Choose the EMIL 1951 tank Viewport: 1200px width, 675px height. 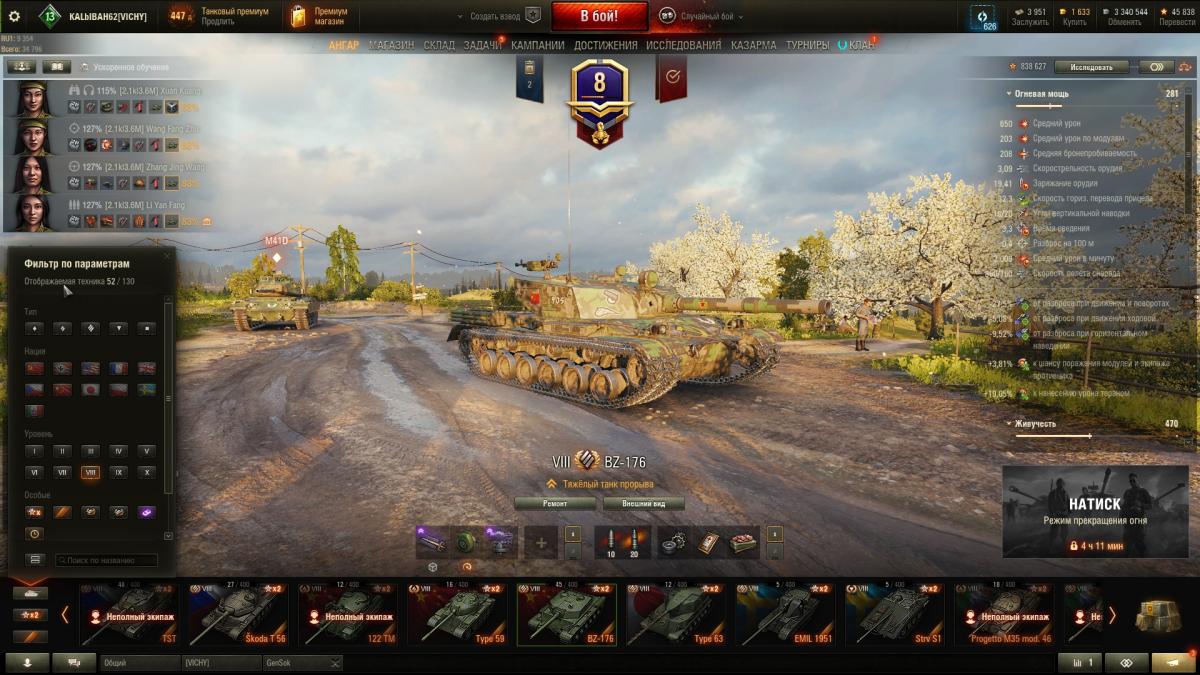[787, 614]
